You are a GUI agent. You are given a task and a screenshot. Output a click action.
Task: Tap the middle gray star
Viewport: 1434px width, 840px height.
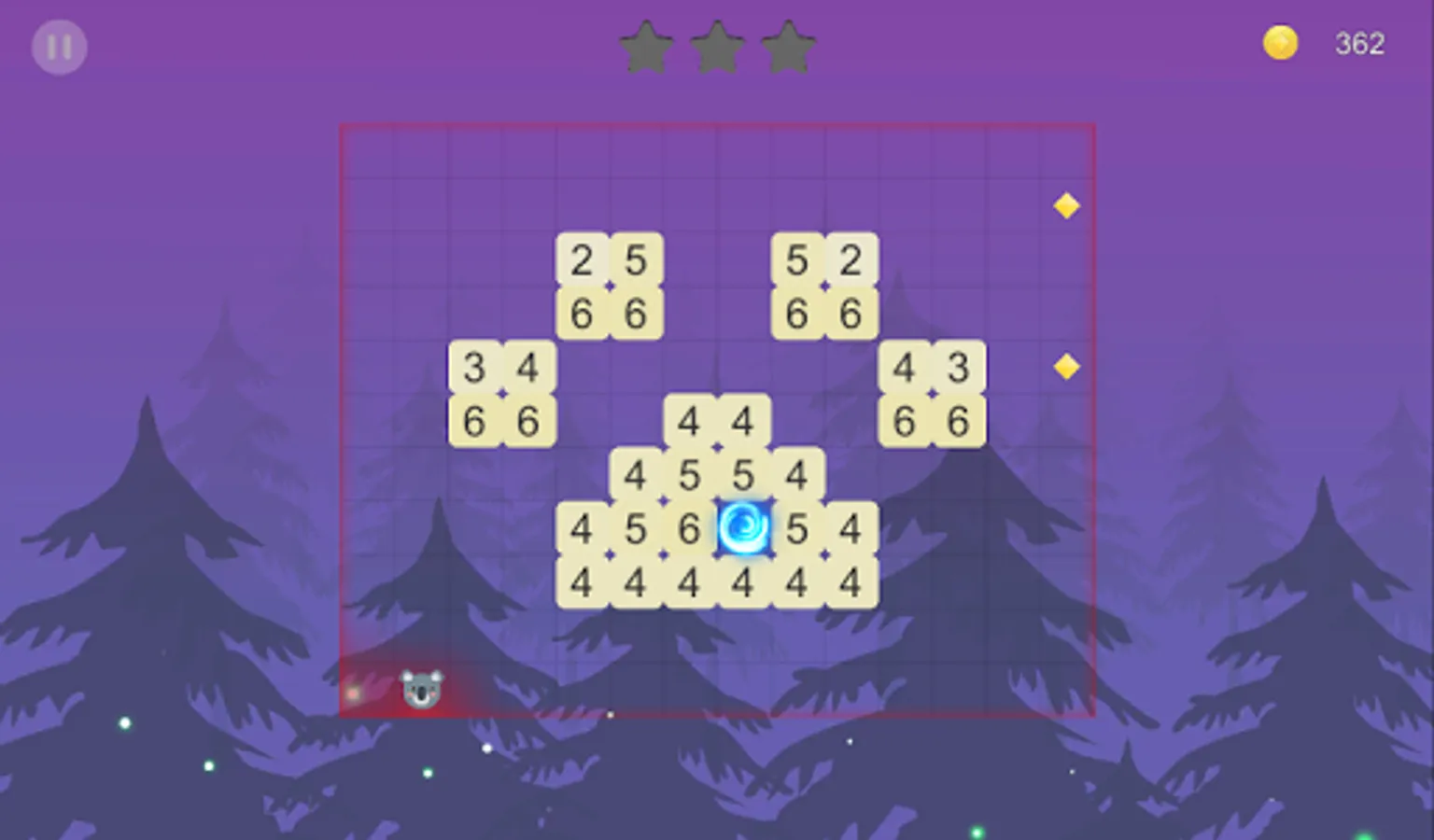tap(718, 45)
